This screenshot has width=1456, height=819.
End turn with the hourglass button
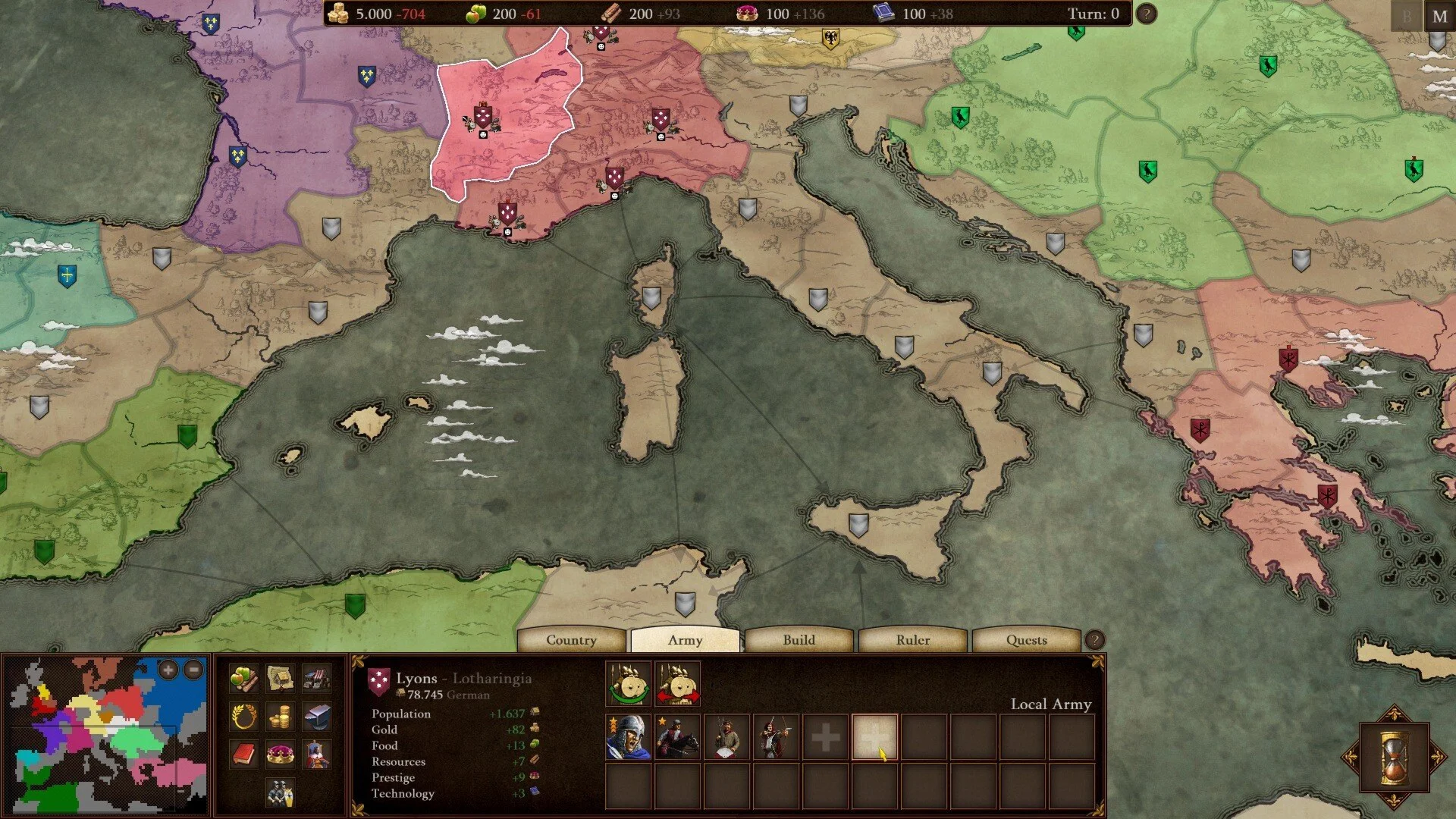coord(1394,757)
